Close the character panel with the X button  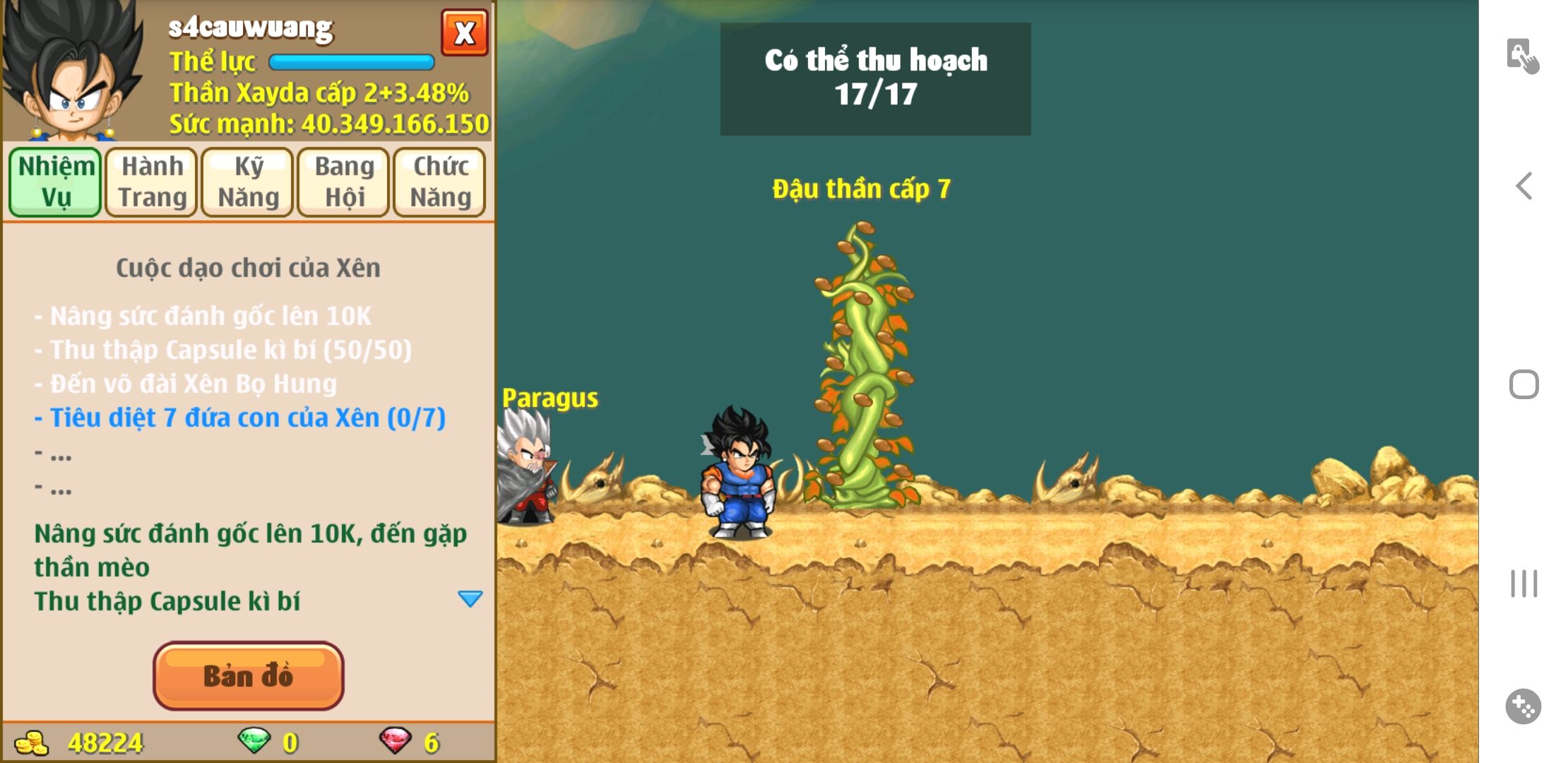point(464,32)
